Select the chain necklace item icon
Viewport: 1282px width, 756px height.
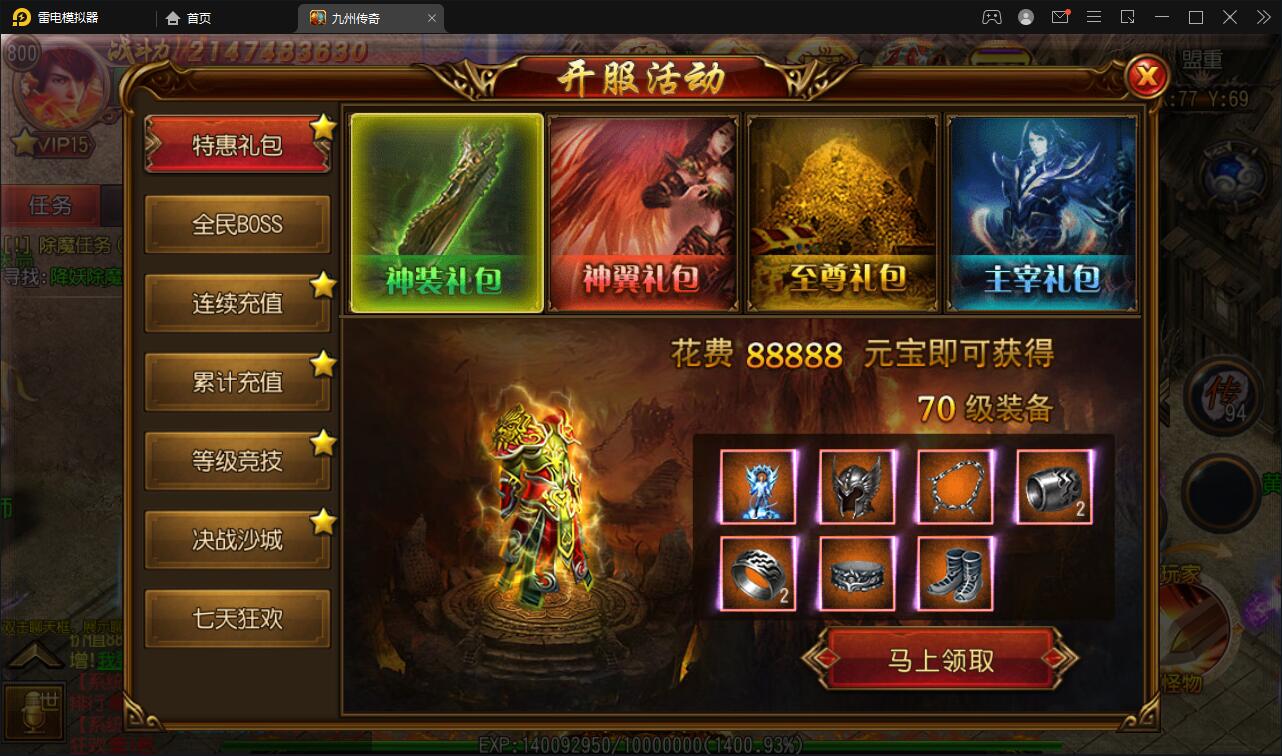point(954,489)
